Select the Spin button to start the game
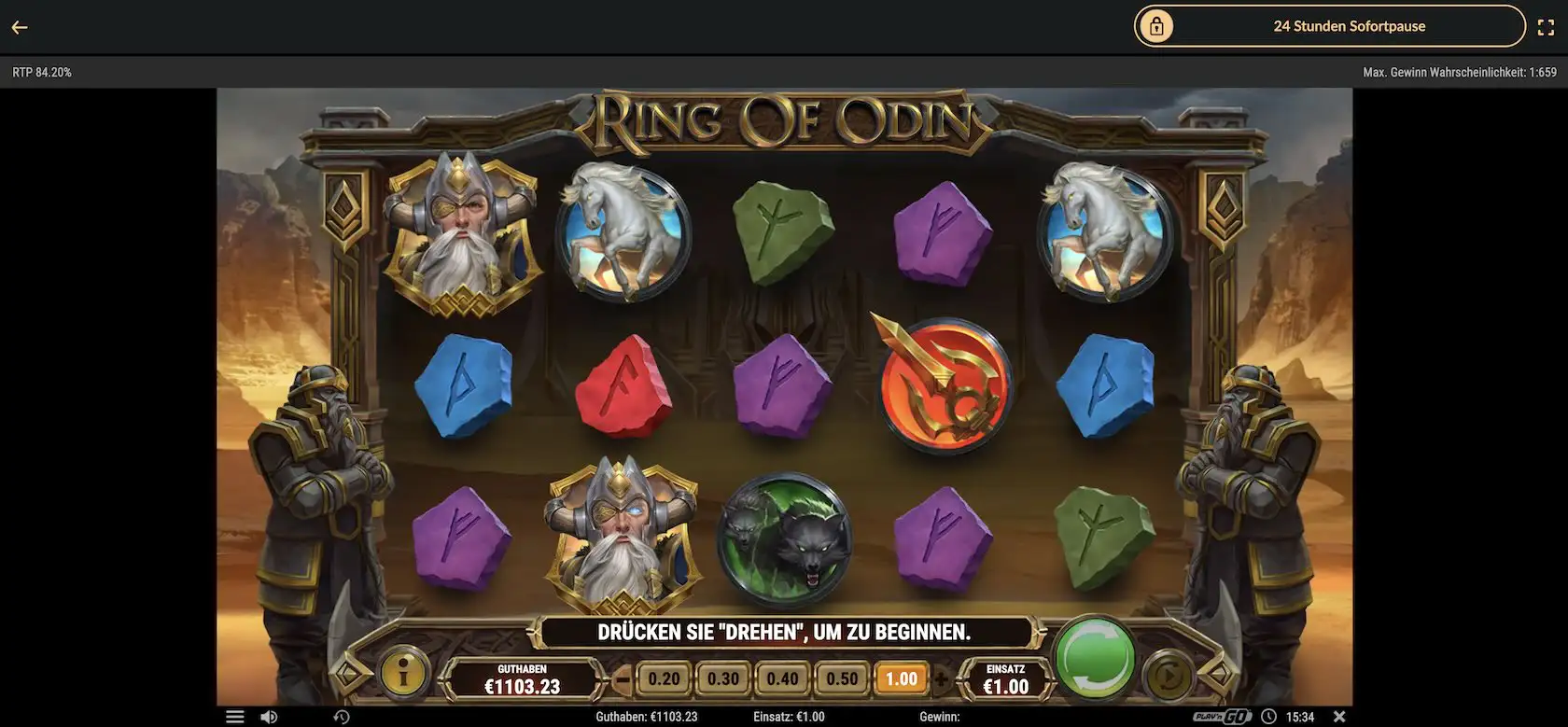This screenshot has height=727, width=1568. pyautogui.click(x=1096, y=658)
